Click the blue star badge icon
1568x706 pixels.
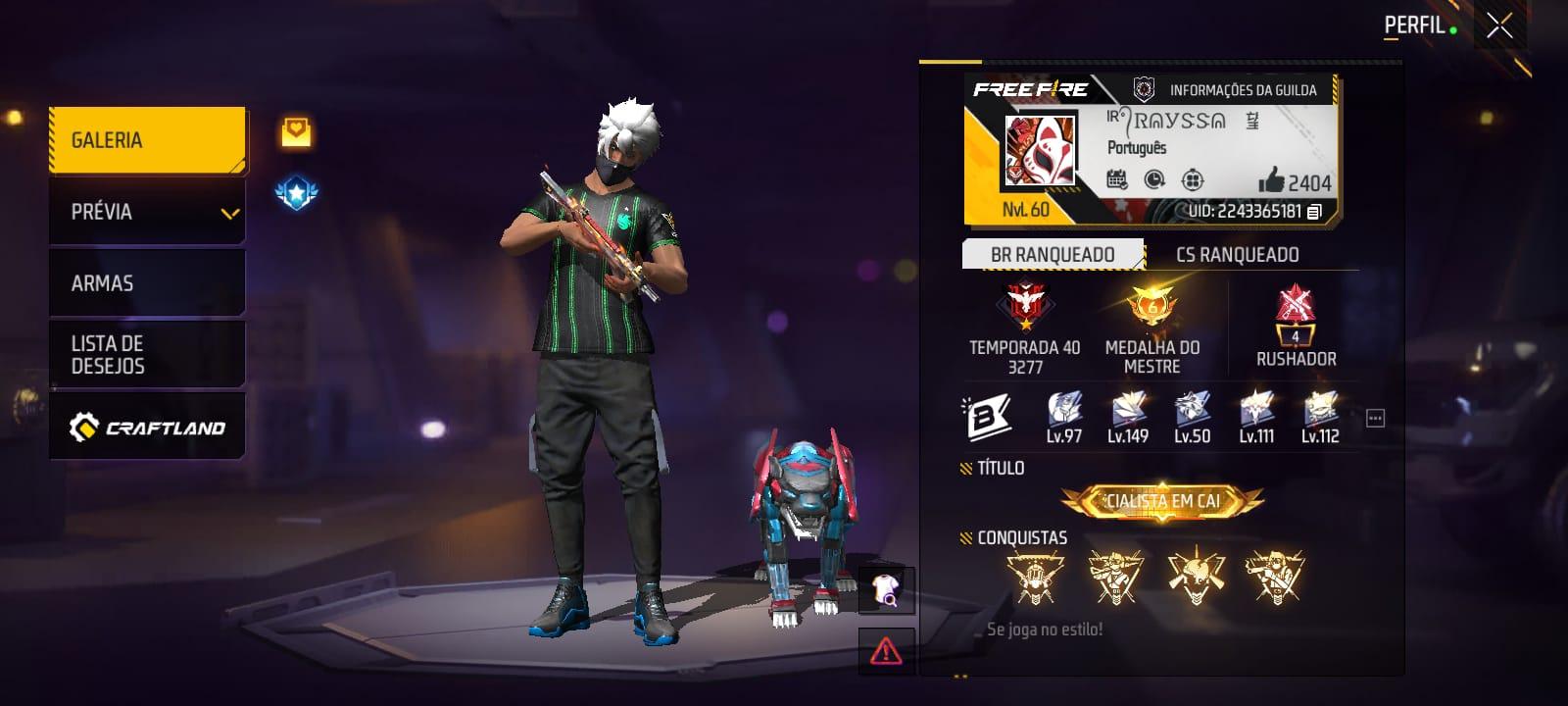(x=296, y=193)
